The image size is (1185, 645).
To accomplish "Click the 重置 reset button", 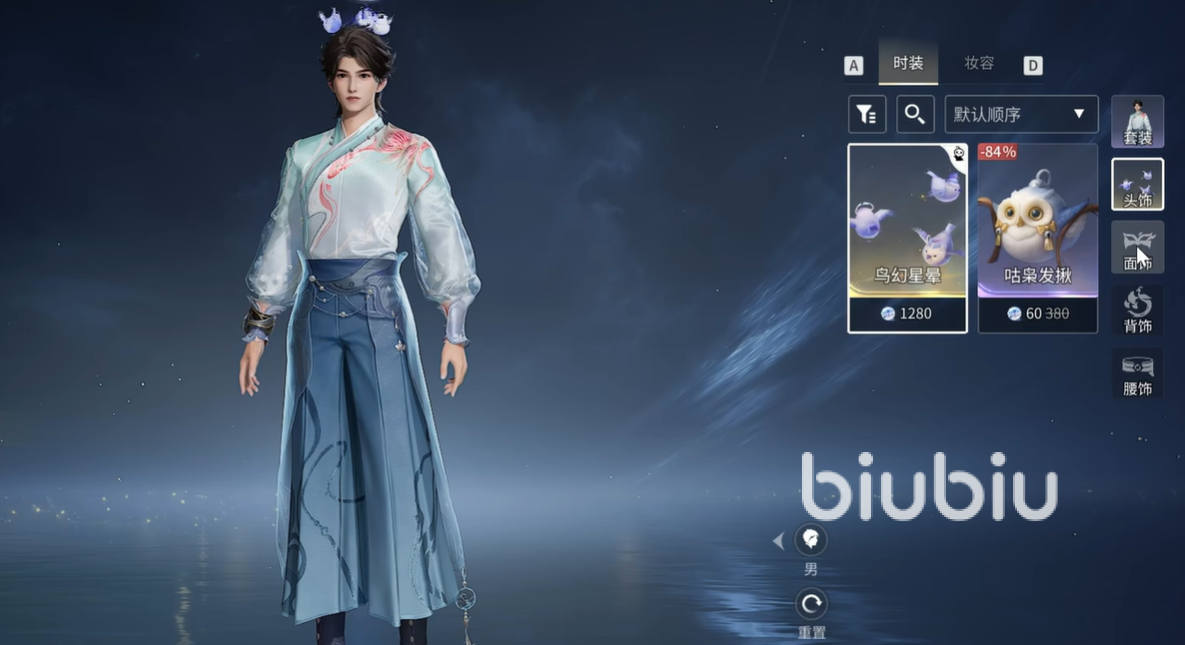I will 811,604.
